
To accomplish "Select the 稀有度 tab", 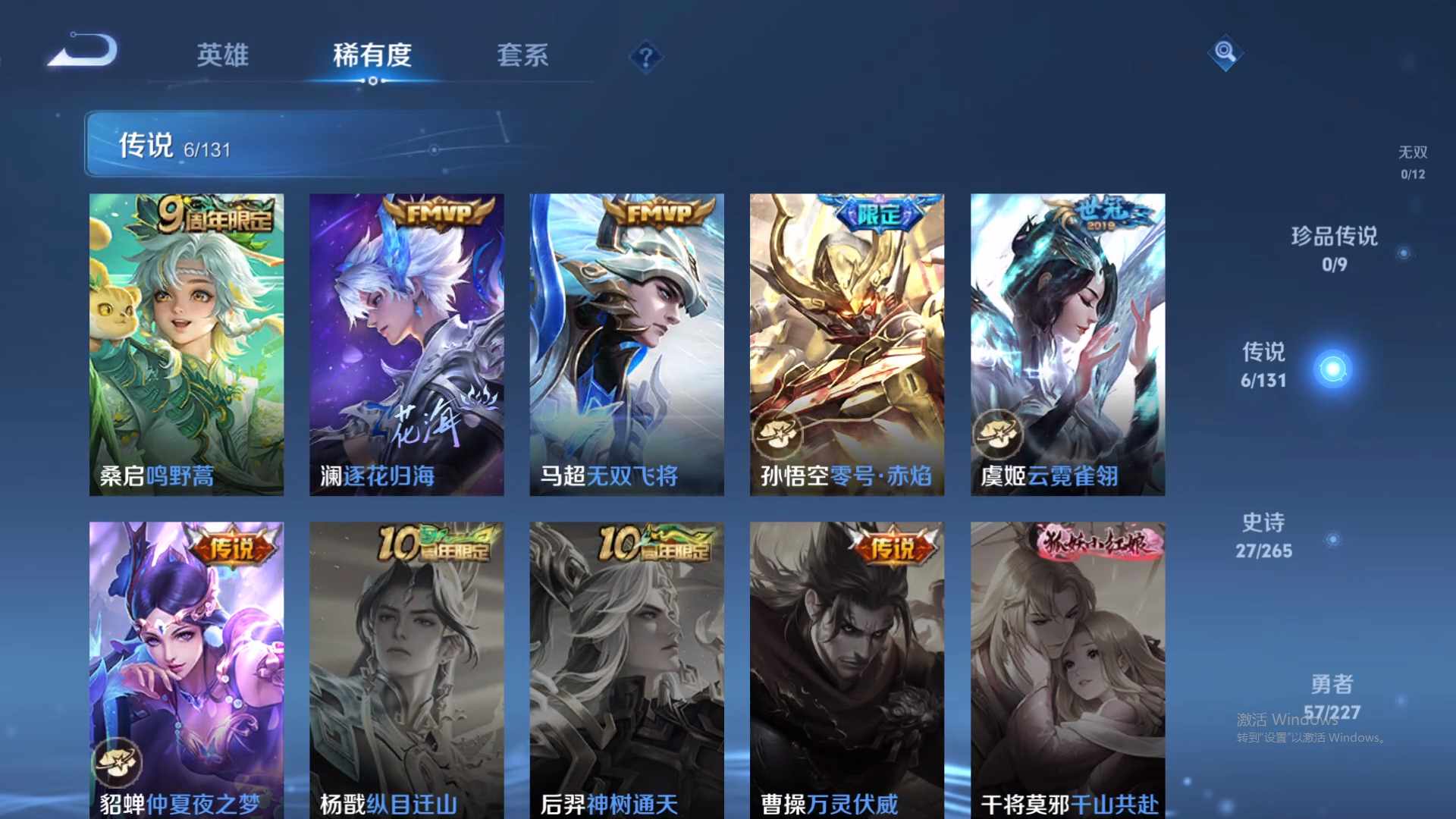I will tap(372, 56).
